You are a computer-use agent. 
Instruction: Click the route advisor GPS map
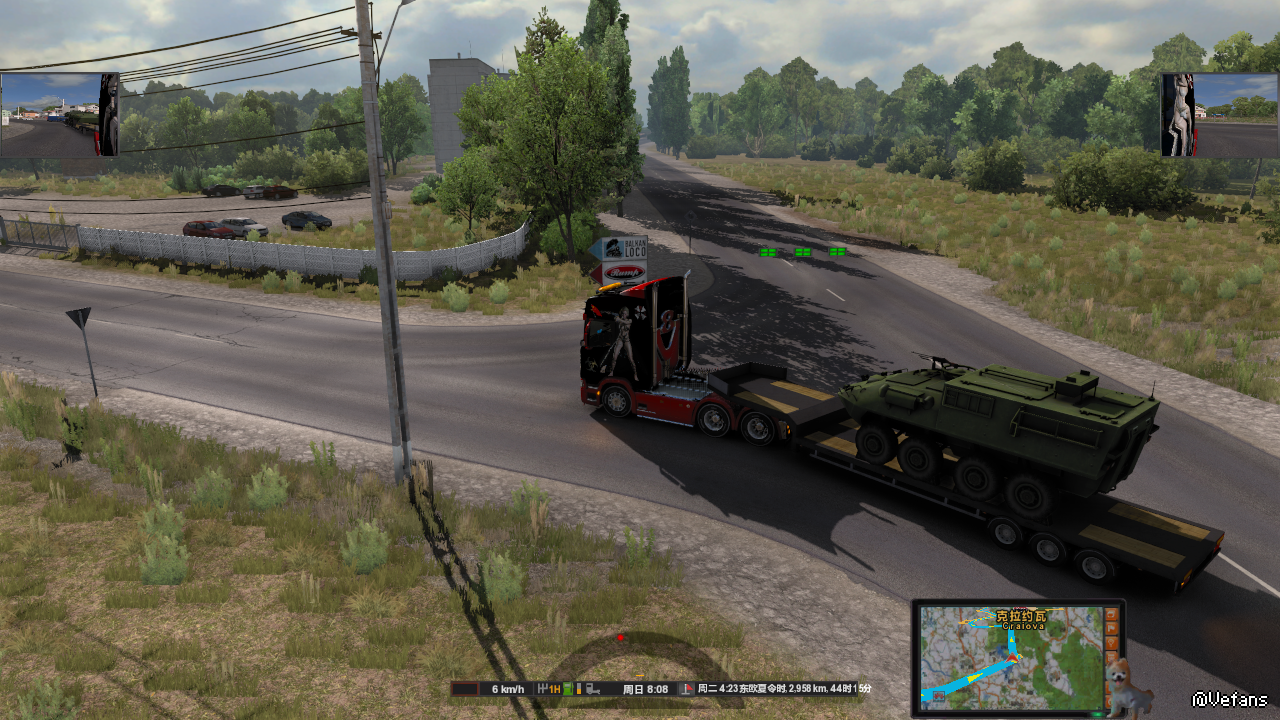click(1010, 657)
